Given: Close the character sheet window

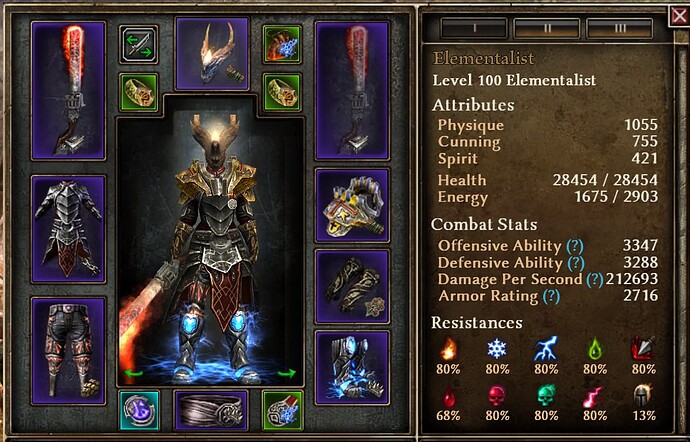Looking at the screenshot, I should coord(678,15).
